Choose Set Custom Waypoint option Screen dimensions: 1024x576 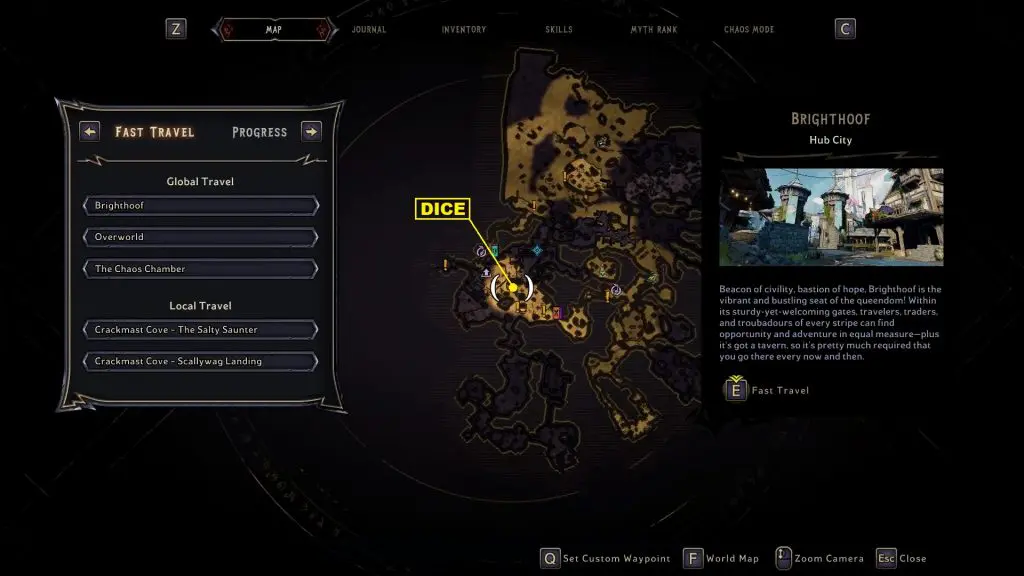tap(605, 558)
